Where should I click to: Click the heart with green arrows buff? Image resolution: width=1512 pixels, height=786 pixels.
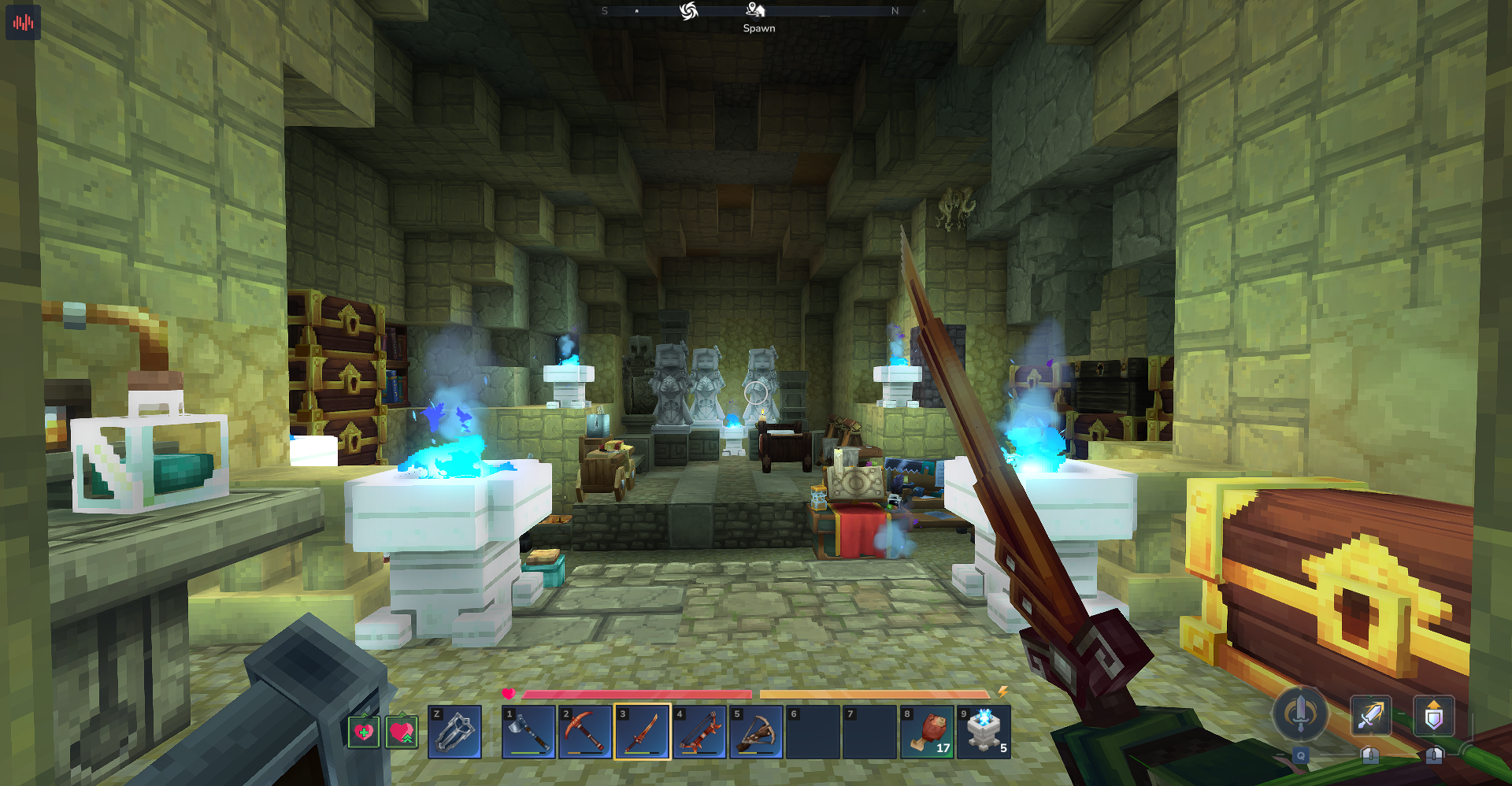pos(402,732)
